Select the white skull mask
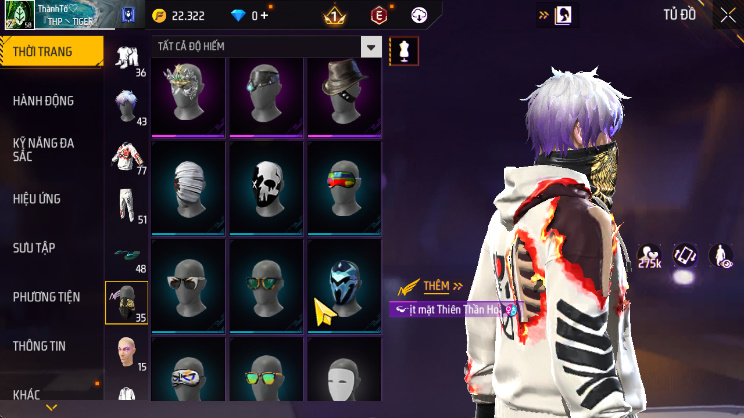Screen dimensions: 744x418 point(268,178)
